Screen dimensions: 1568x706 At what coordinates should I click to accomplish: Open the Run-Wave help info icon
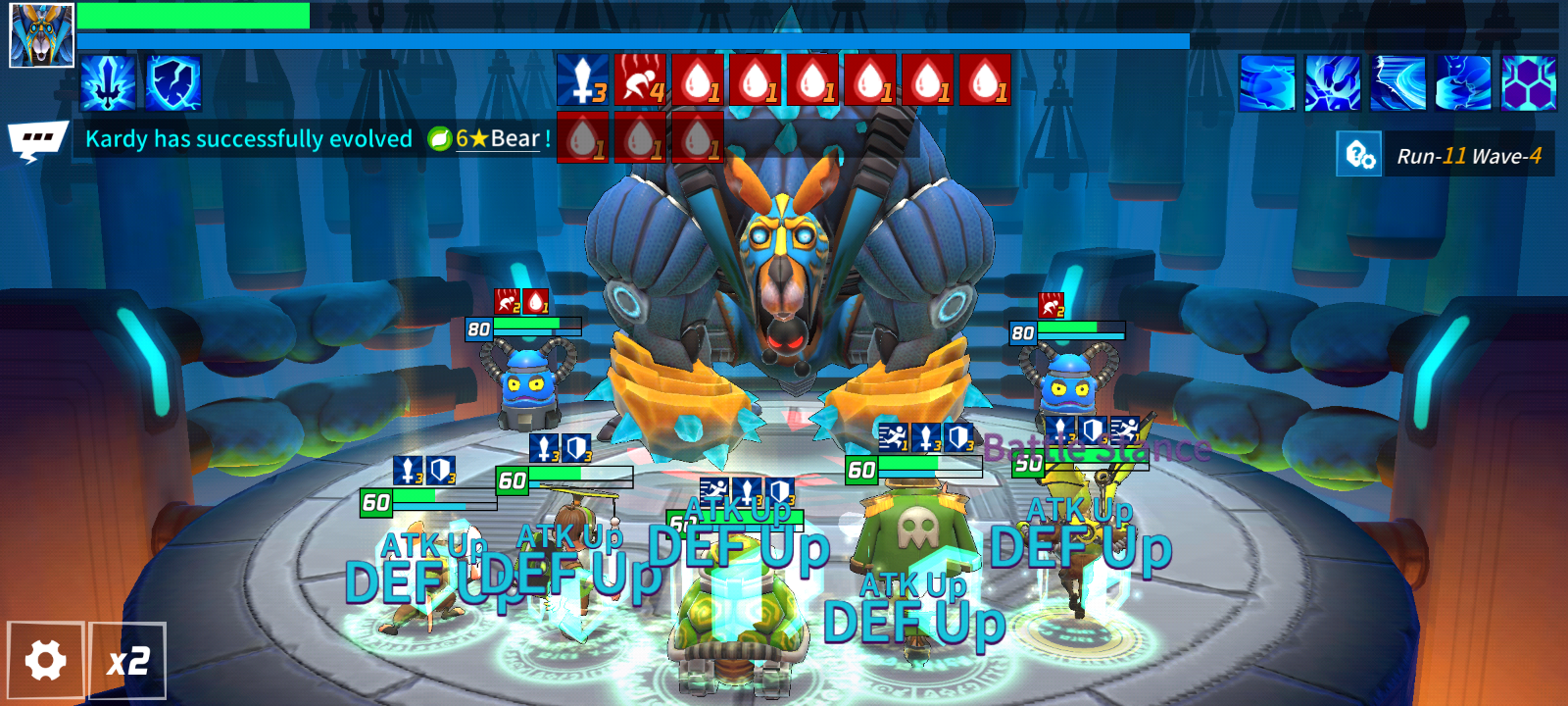1359,154
